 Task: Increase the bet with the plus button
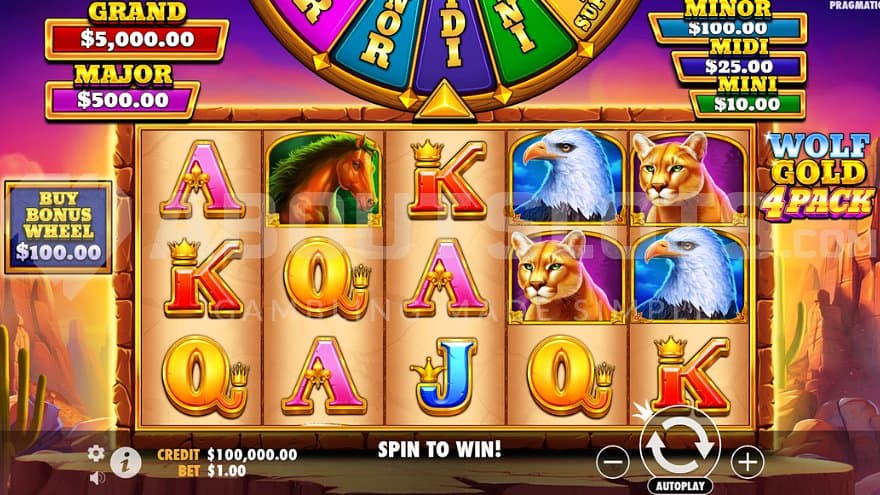[x=746, y=461]
